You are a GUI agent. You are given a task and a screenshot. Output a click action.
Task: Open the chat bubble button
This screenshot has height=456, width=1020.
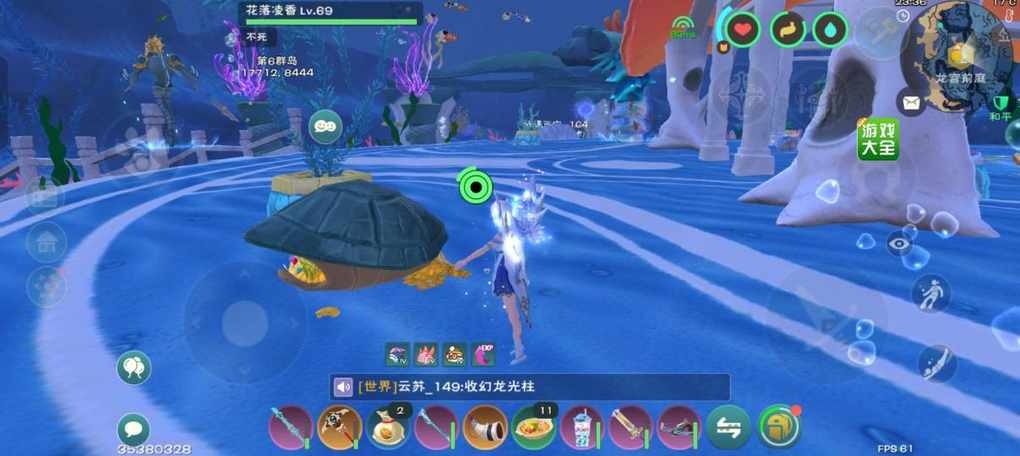(133, 430)
